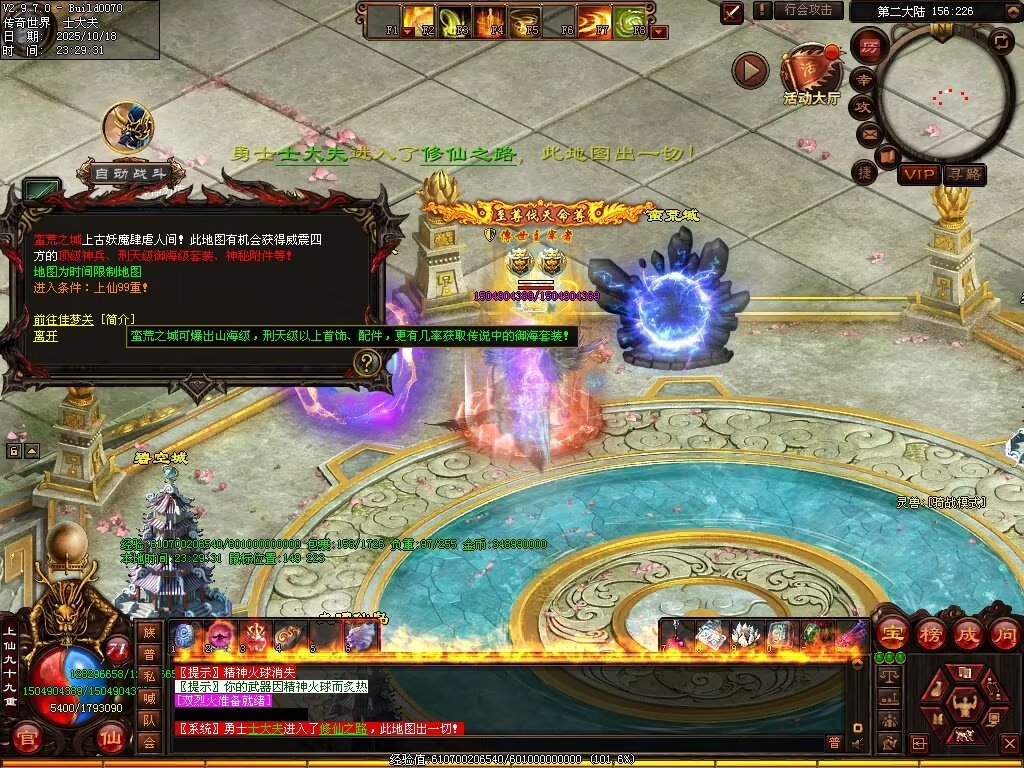
Task: Click the 官 official rank button
Action: (27, 740)
